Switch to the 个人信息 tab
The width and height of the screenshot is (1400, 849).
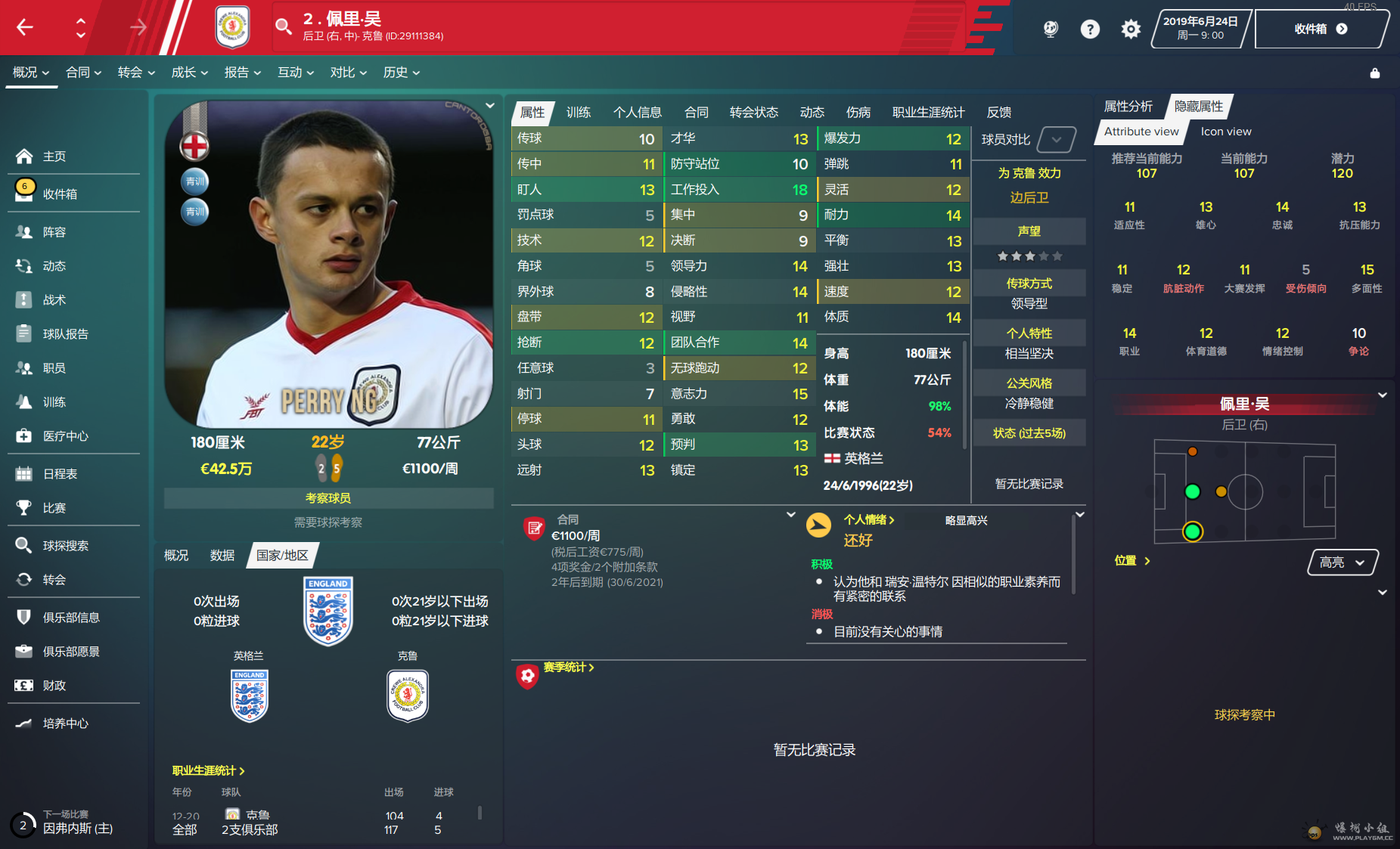(637, 113)
